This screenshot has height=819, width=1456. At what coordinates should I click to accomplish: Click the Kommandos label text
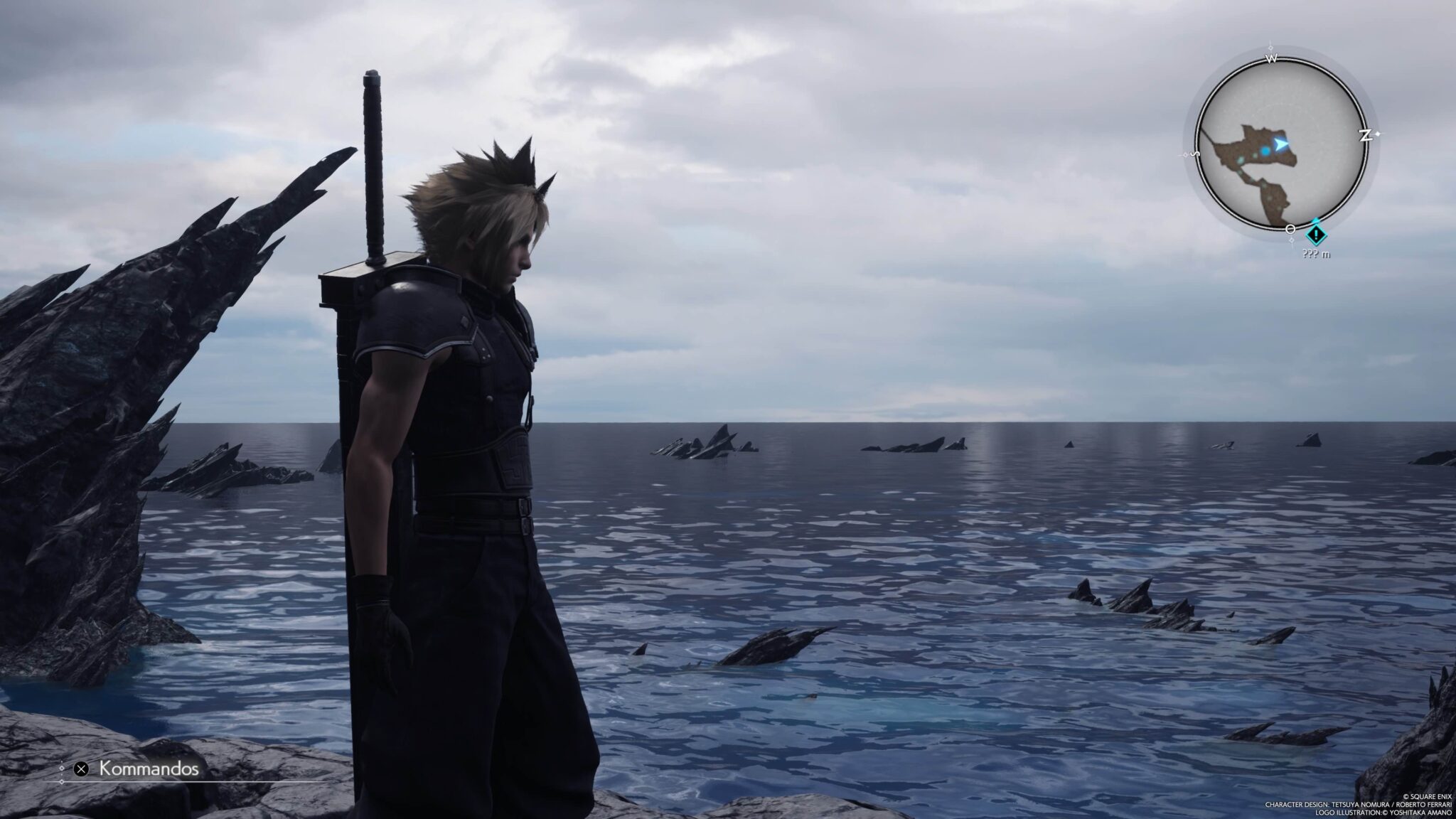click(149, 768)
